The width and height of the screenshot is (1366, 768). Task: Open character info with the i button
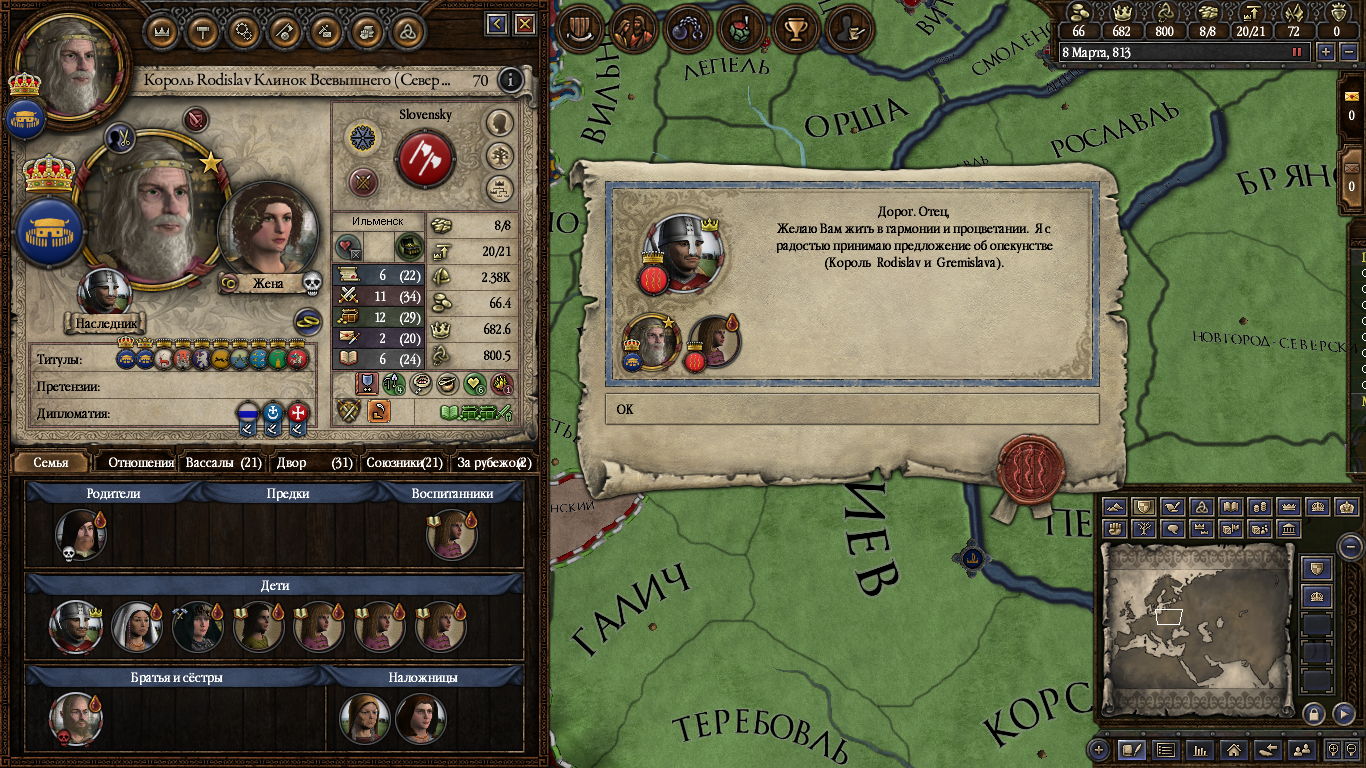(510, 79)
